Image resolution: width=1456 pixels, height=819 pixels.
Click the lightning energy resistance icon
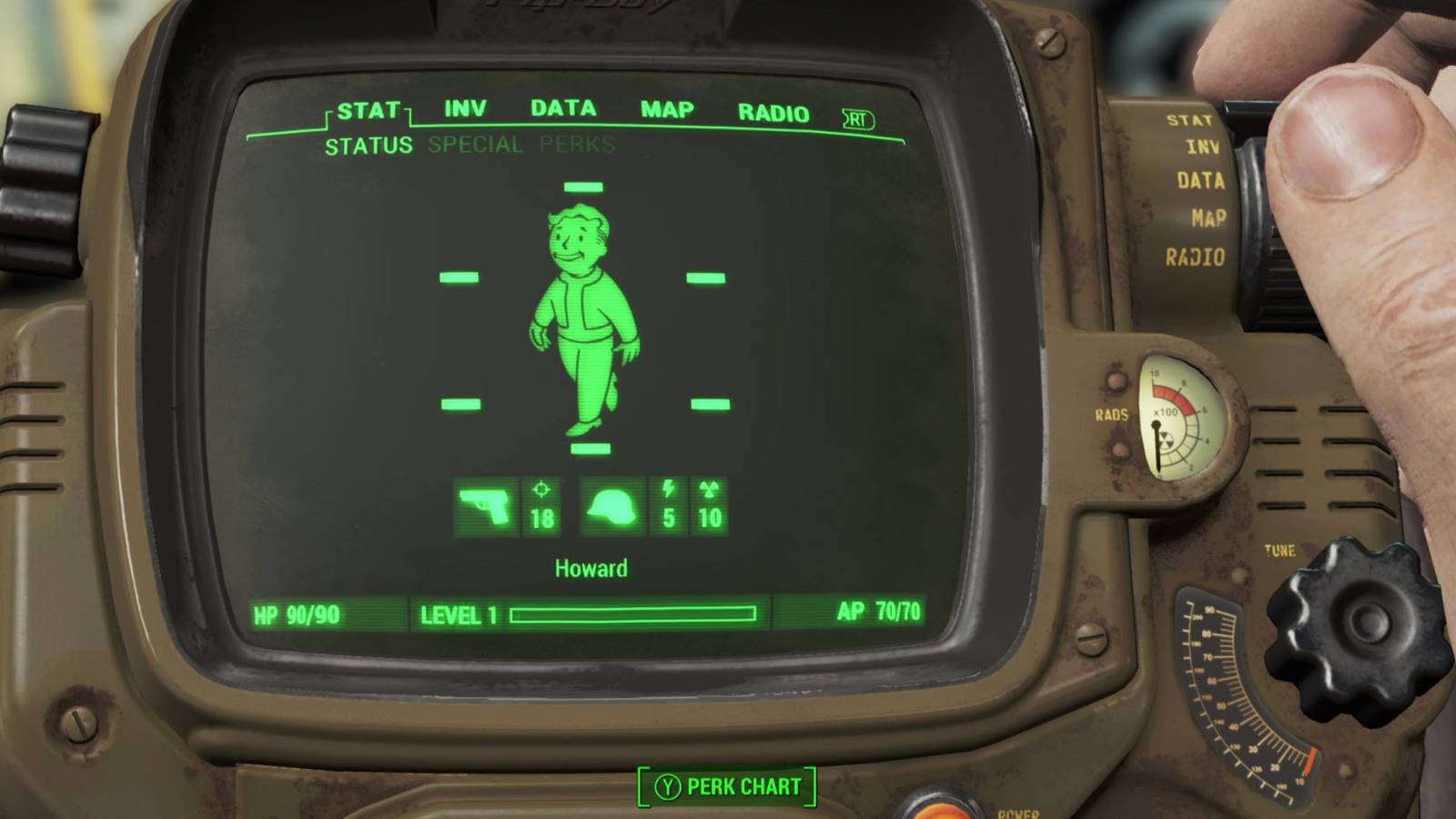pos(667,507)
